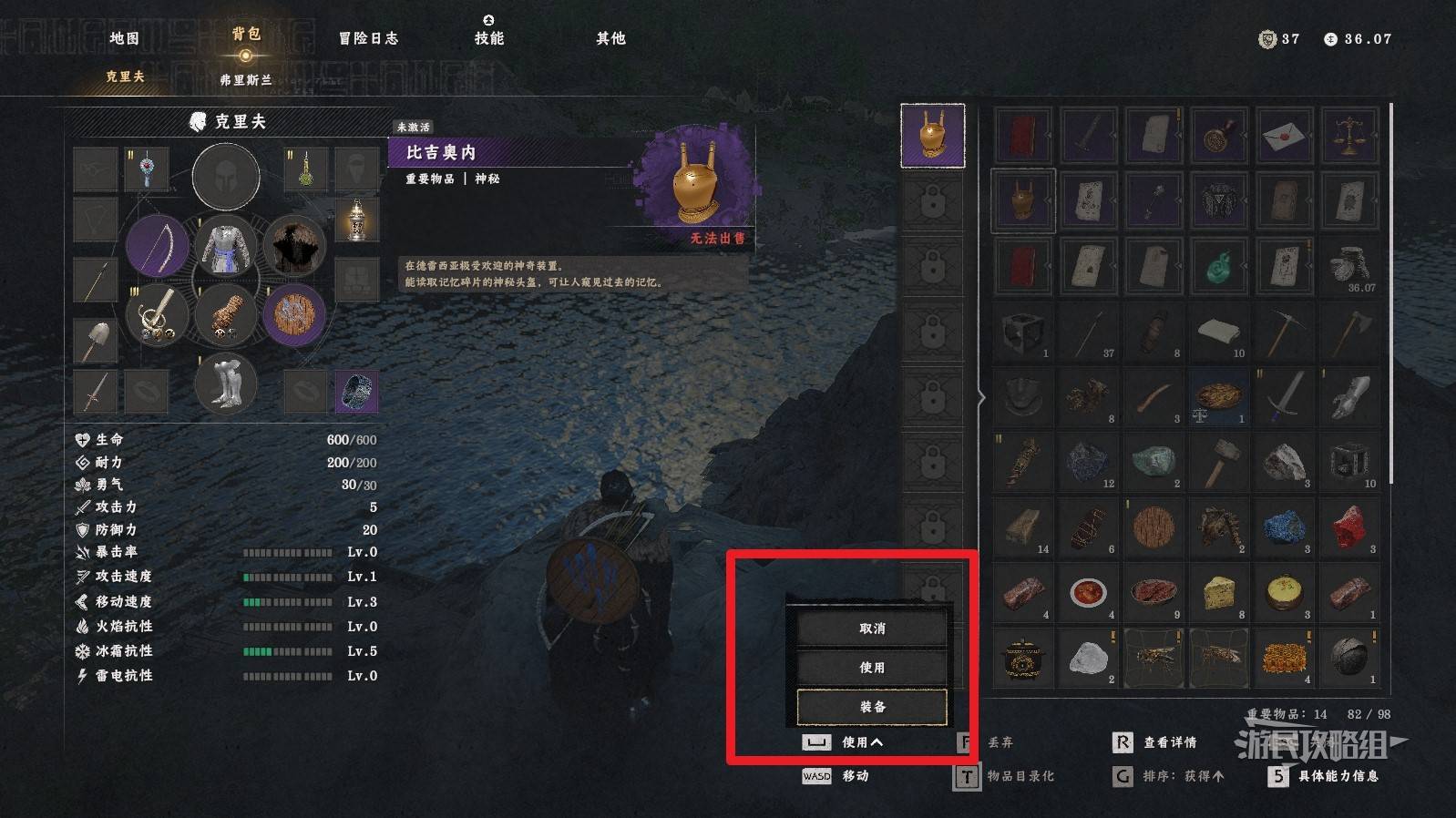The width and height of the screenshot is (1456, 818).
Task: Select the red ore crystal
Action: tap(1349, 527)
